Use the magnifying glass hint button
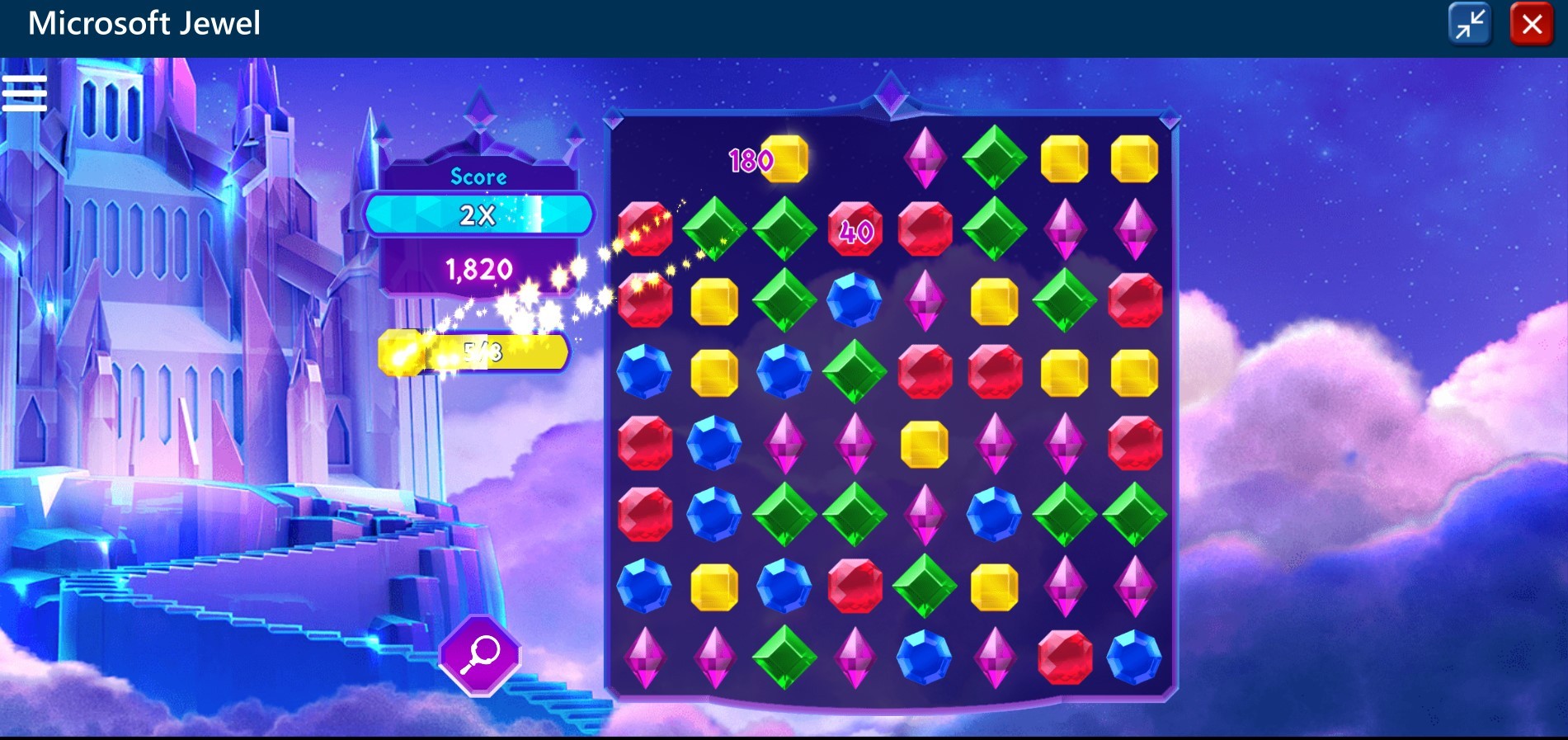This screenshot has height=740, width=1568. pos(480,655)
